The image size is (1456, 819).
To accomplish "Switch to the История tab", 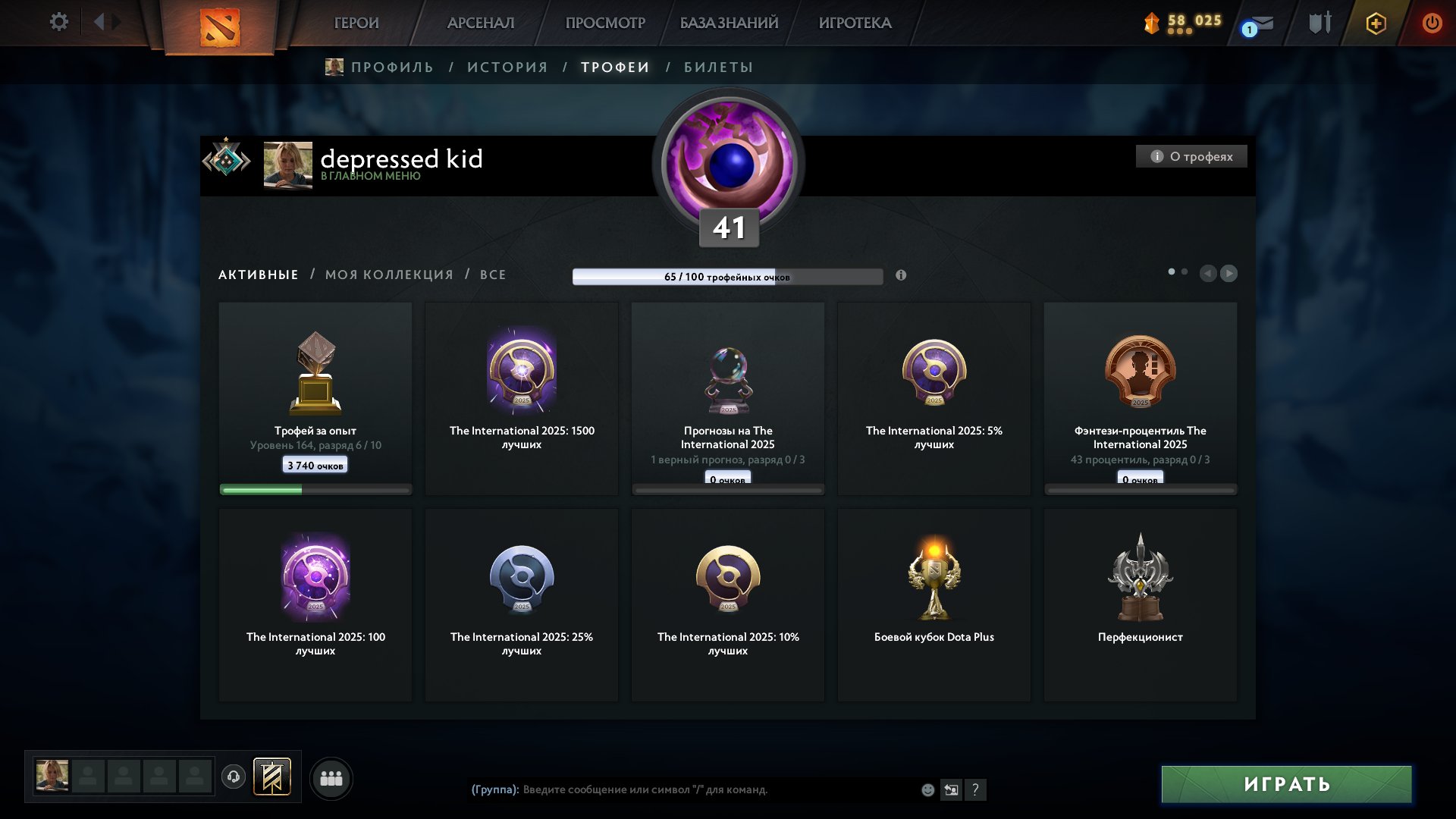I will pos(507,67).
